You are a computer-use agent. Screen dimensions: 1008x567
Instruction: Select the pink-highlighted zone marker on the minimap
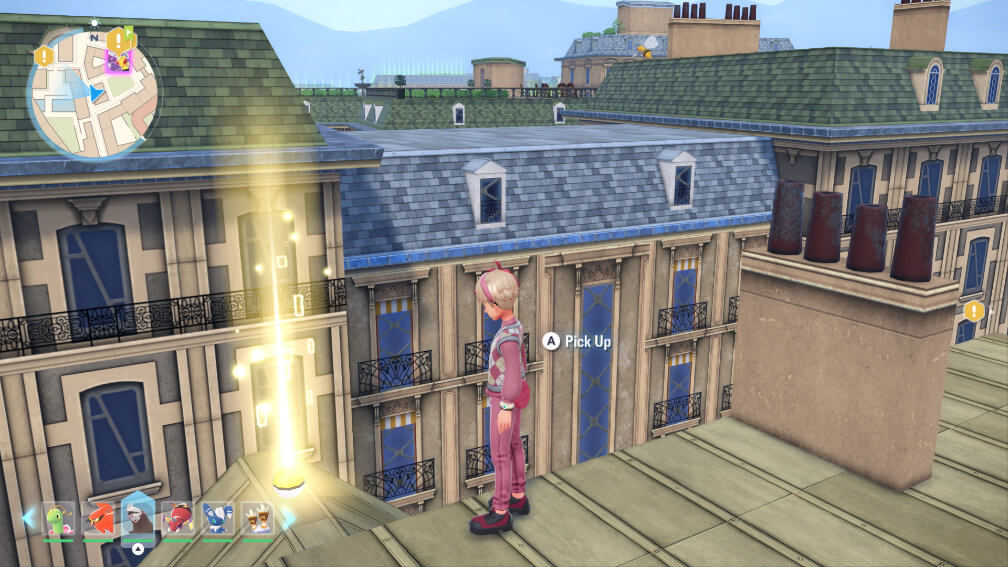point(119,62)
